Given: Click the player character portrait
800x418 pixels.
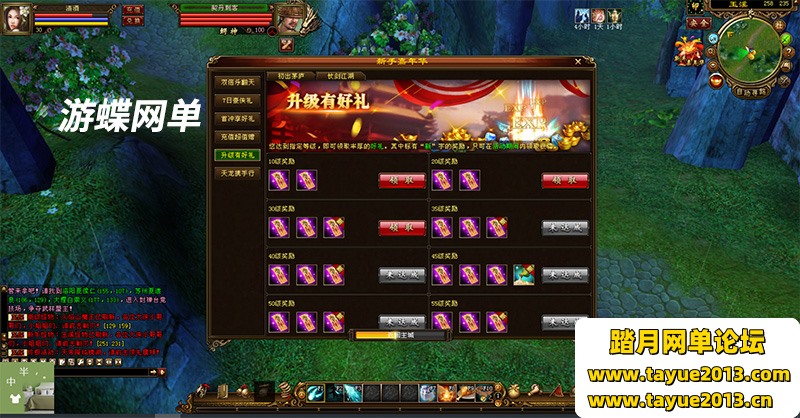Looking at the screenshot, I should (15, 17).
